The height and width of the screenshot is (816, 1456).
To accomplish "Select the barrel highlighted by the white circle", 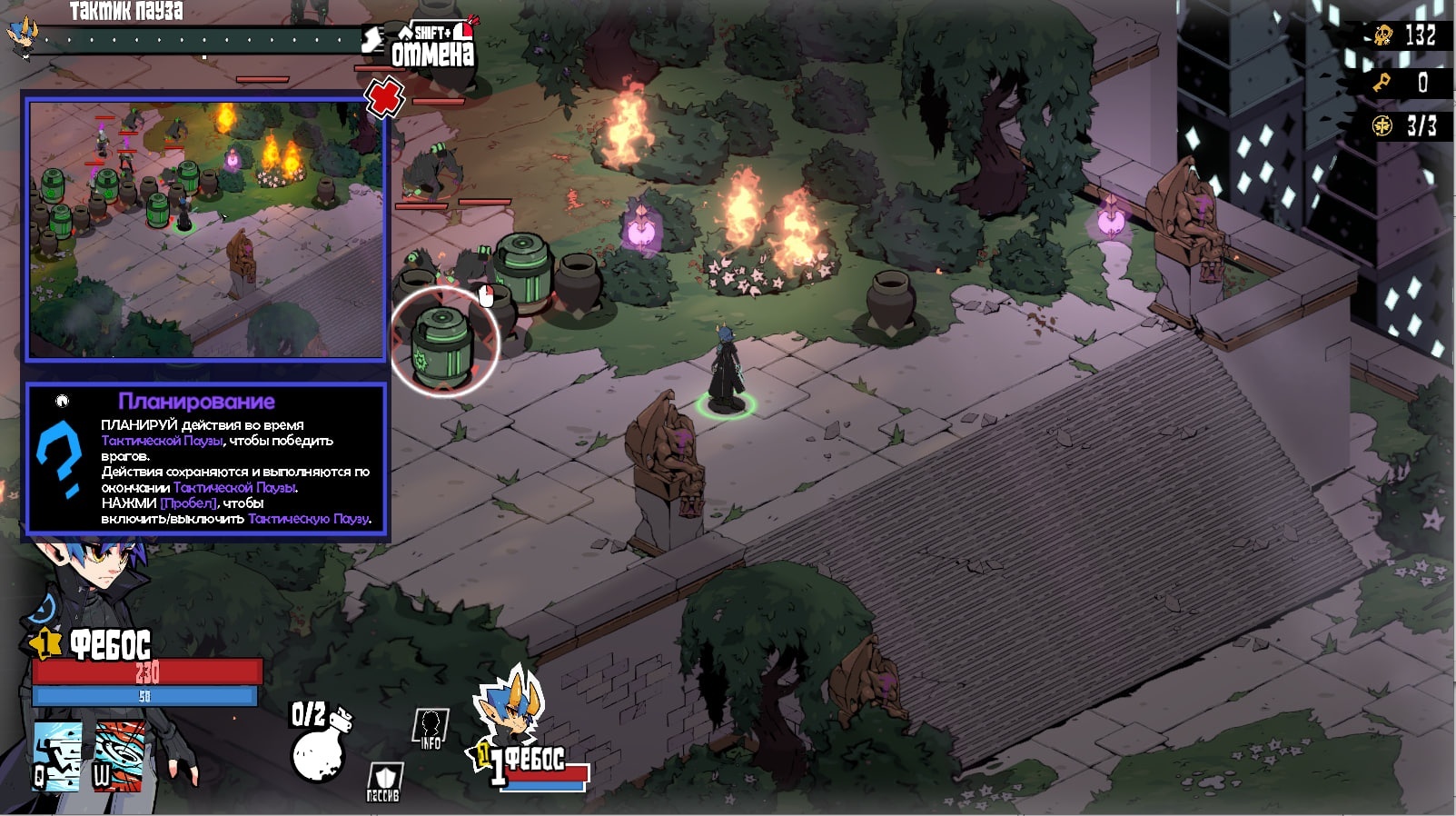I will [444, 343].
